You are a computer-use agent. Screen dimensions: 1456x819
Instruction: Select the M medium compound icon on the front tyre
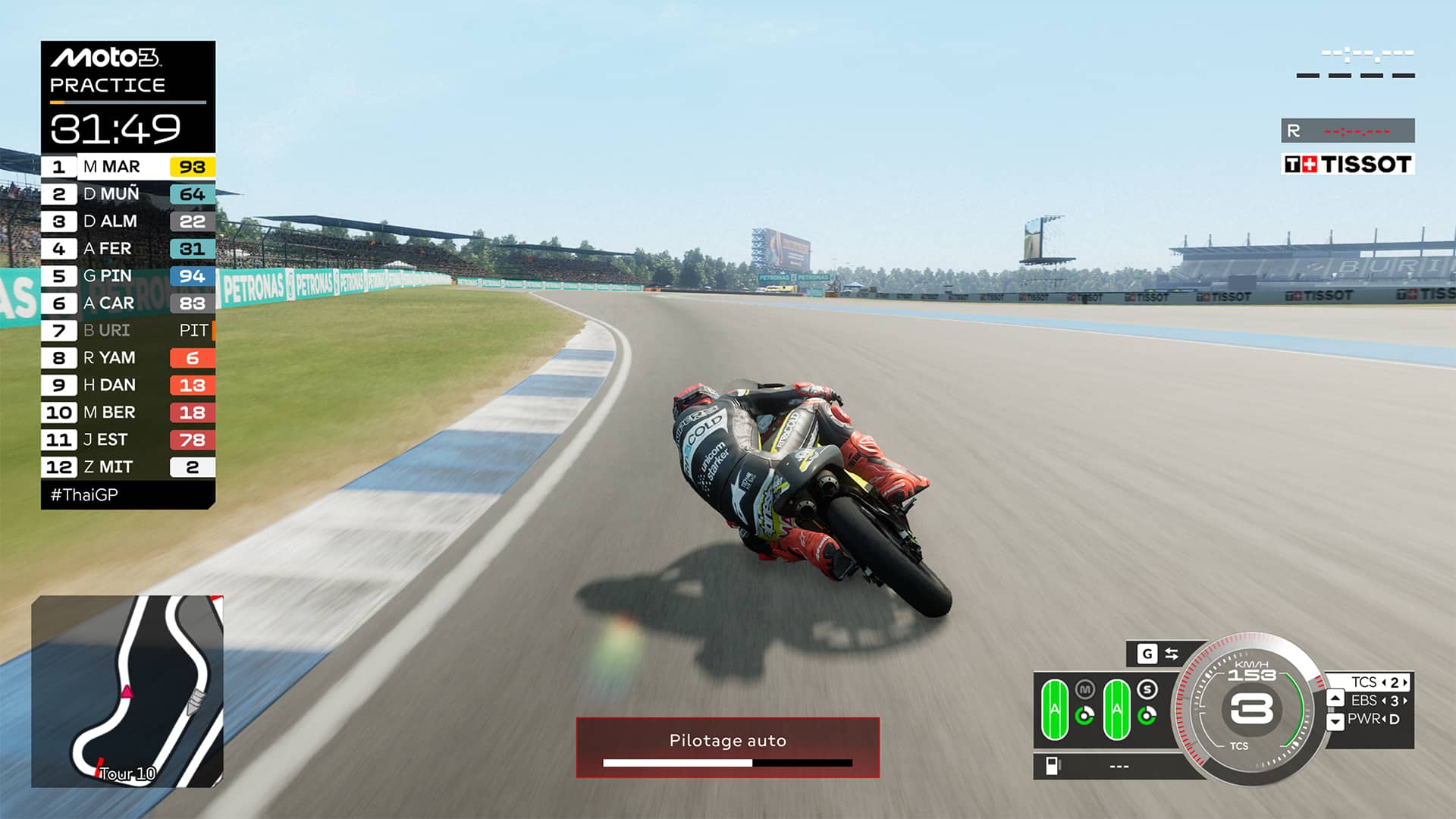pos(1085,689)
